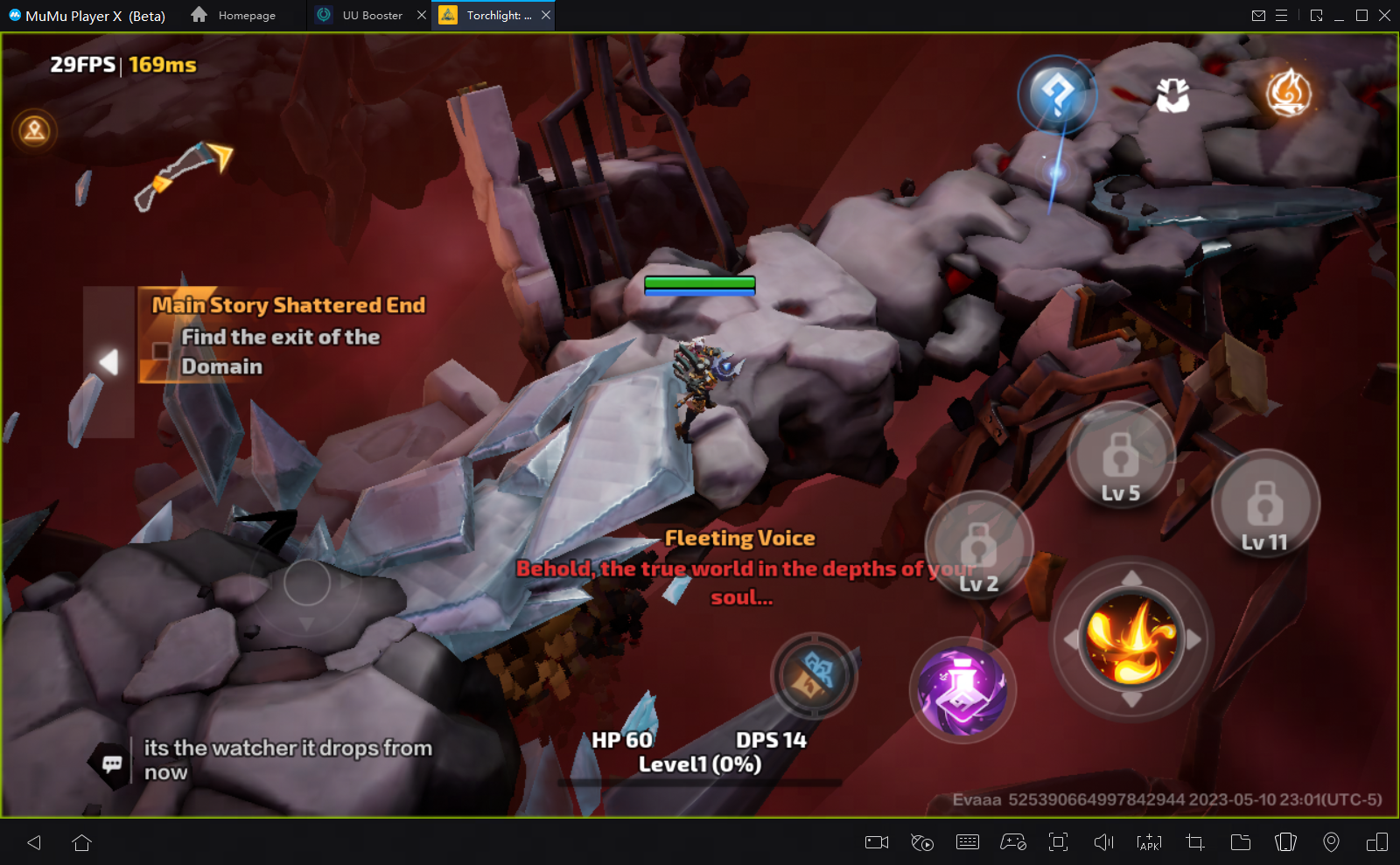
Task: Tap the locked Lv 5 skill slot
Action: click(1121, 460)
